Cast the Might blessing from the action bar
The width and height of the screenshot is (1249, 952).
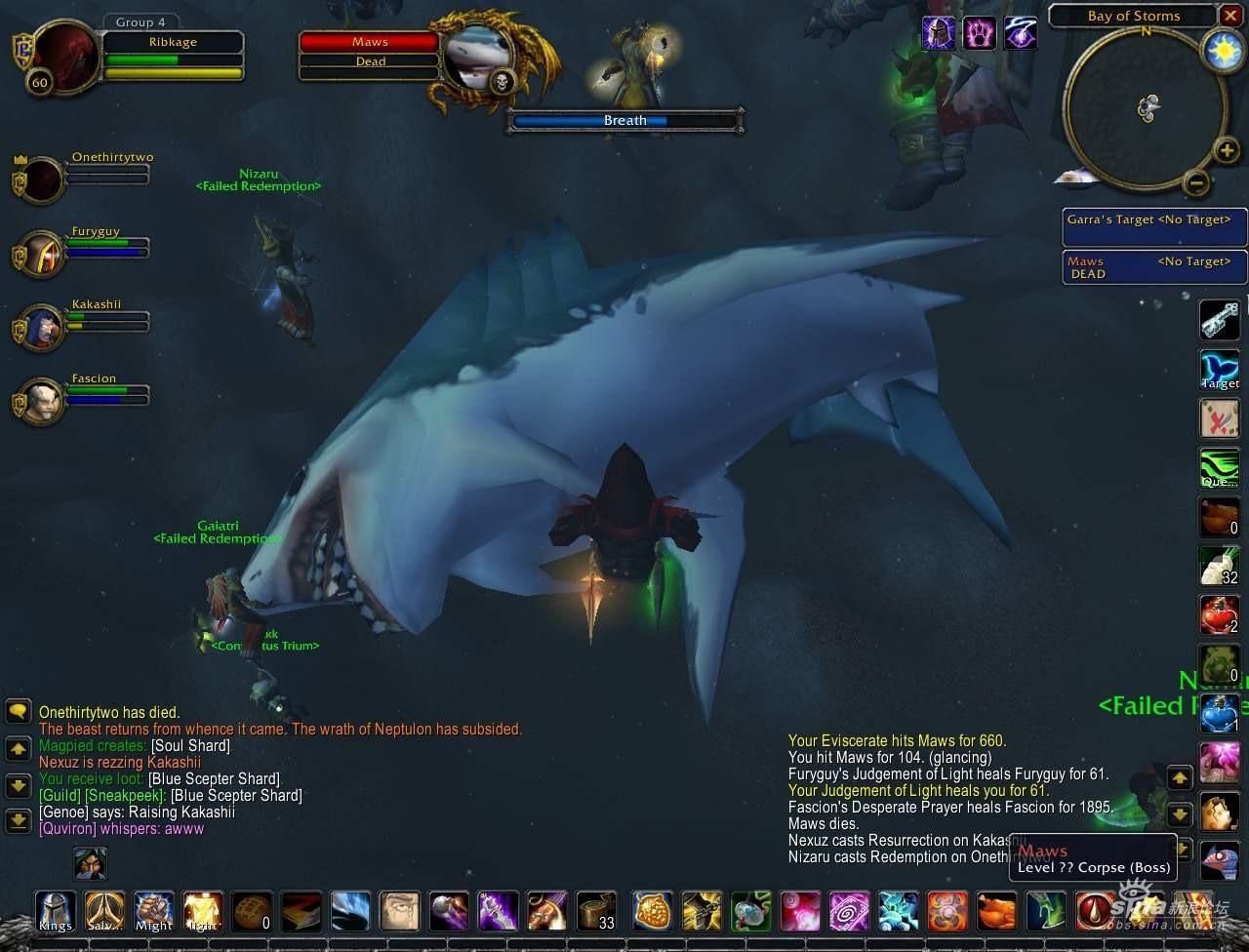(153, 911)
